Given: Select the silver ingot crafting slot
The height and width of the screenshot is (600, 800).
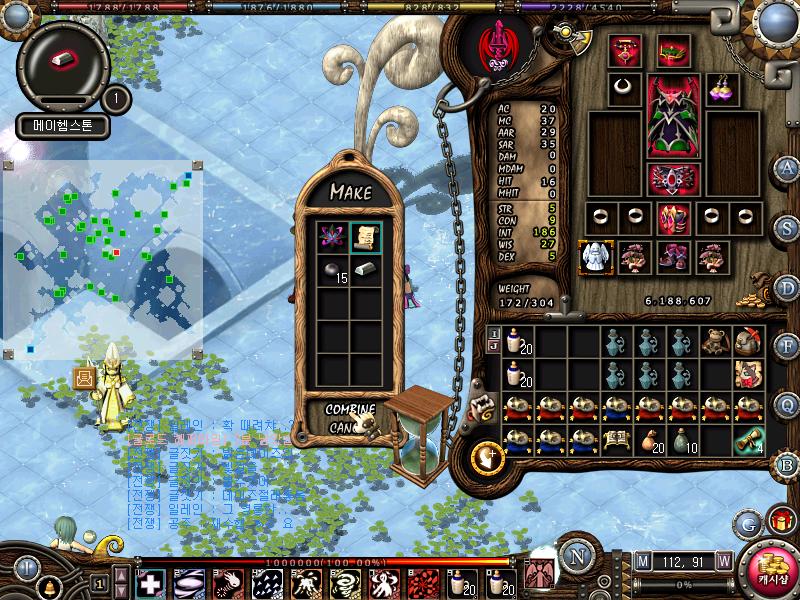Looking at the screenshot, I should [x=366, y=270].
